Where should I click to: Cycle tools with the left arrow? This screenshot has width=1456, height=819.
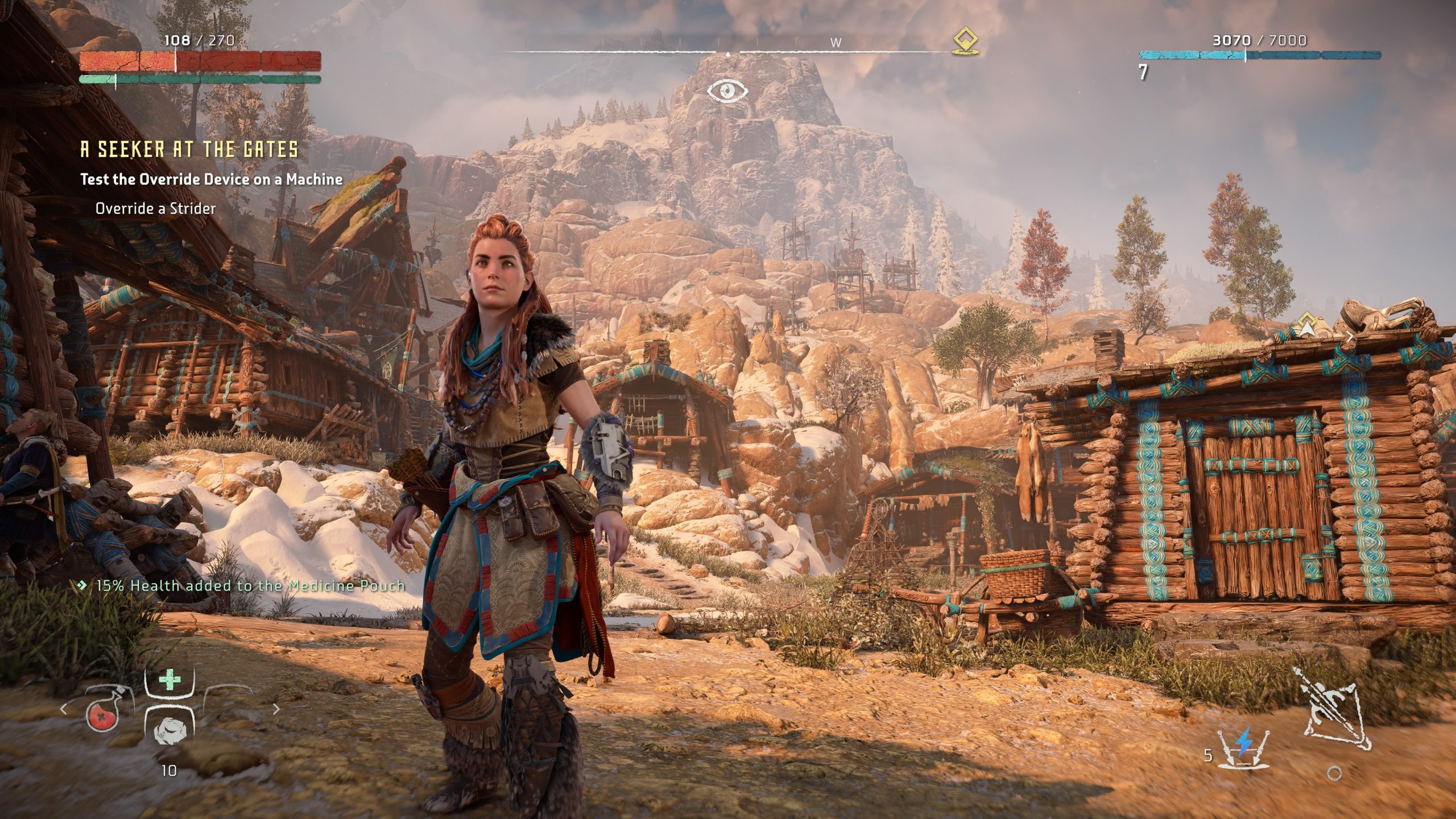[64, 709]
